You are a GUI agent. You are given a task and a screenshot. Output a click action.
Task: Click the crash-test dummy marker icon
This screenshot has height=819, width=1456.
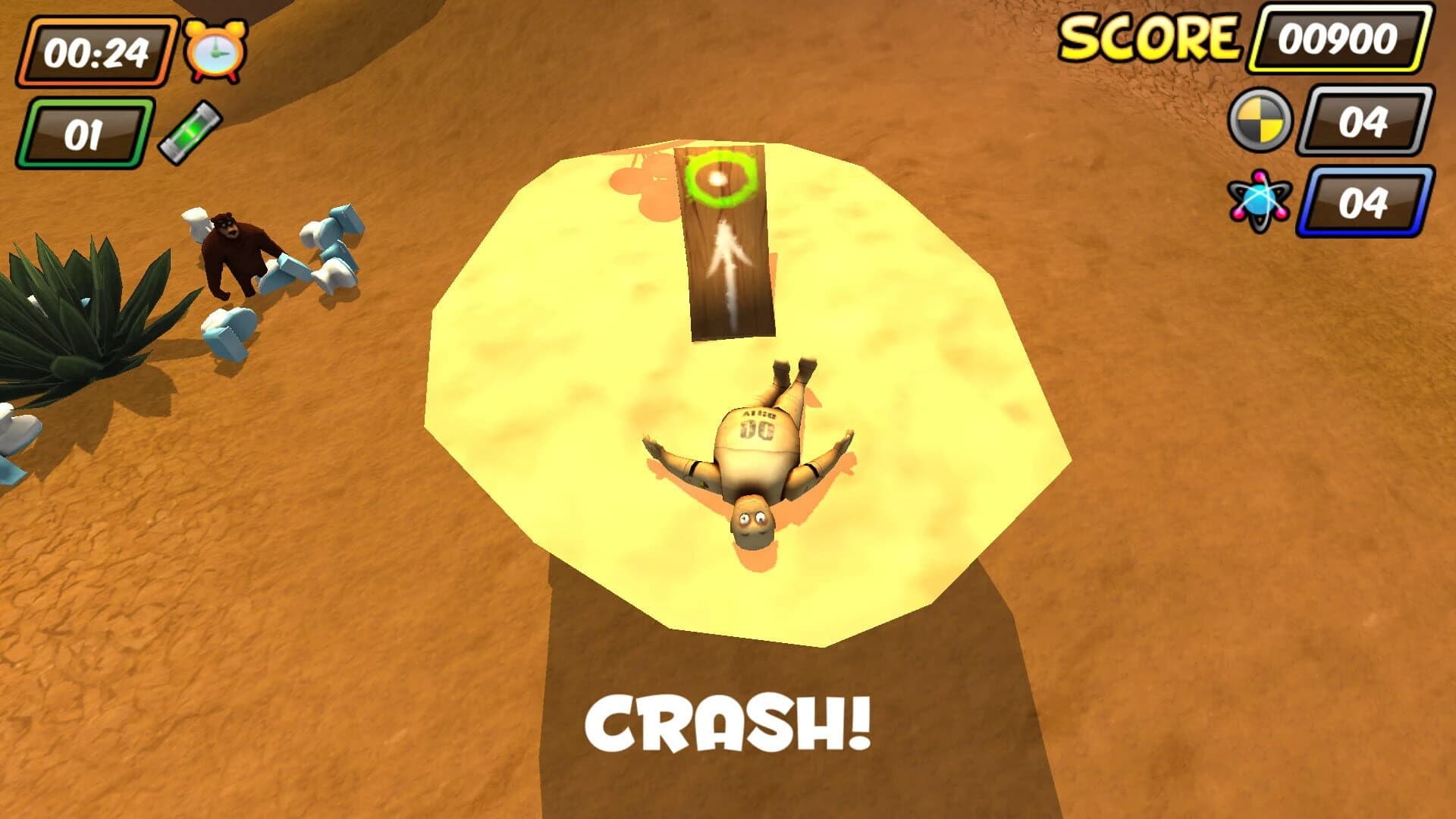(x=1261, y=119)
